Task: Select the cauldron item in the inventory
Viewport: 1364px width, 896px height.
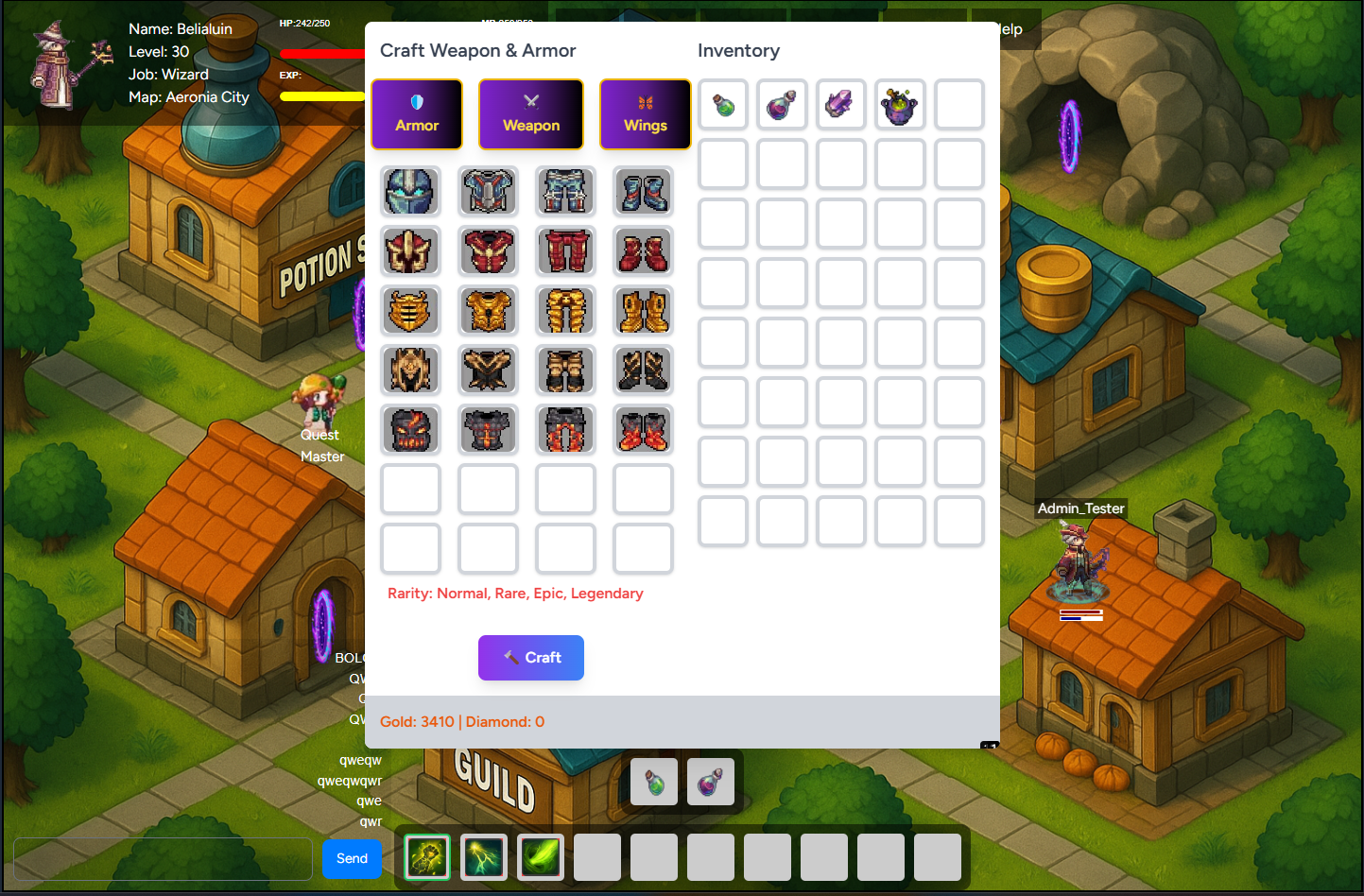Action: coord(900,104)
